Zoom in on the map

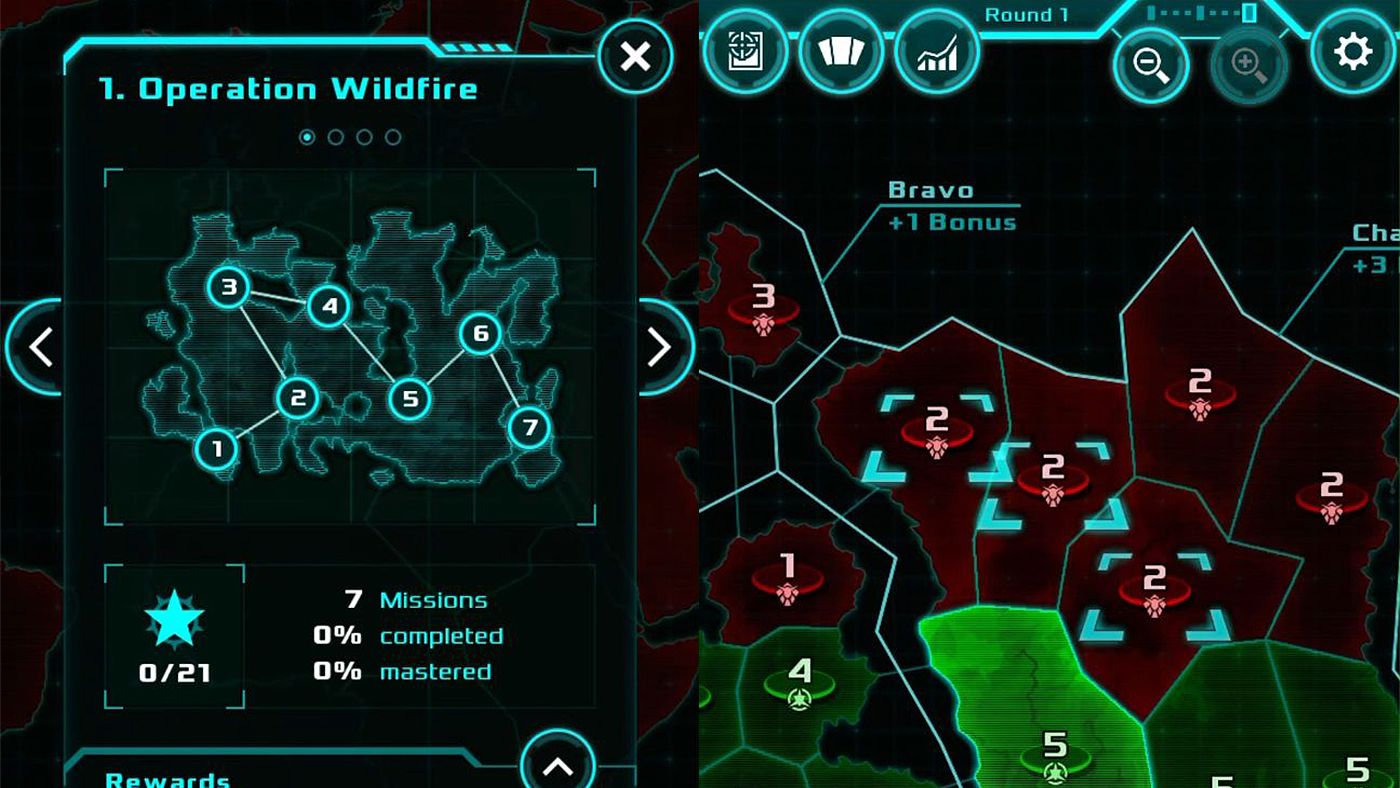click(x=1247, y=63)
